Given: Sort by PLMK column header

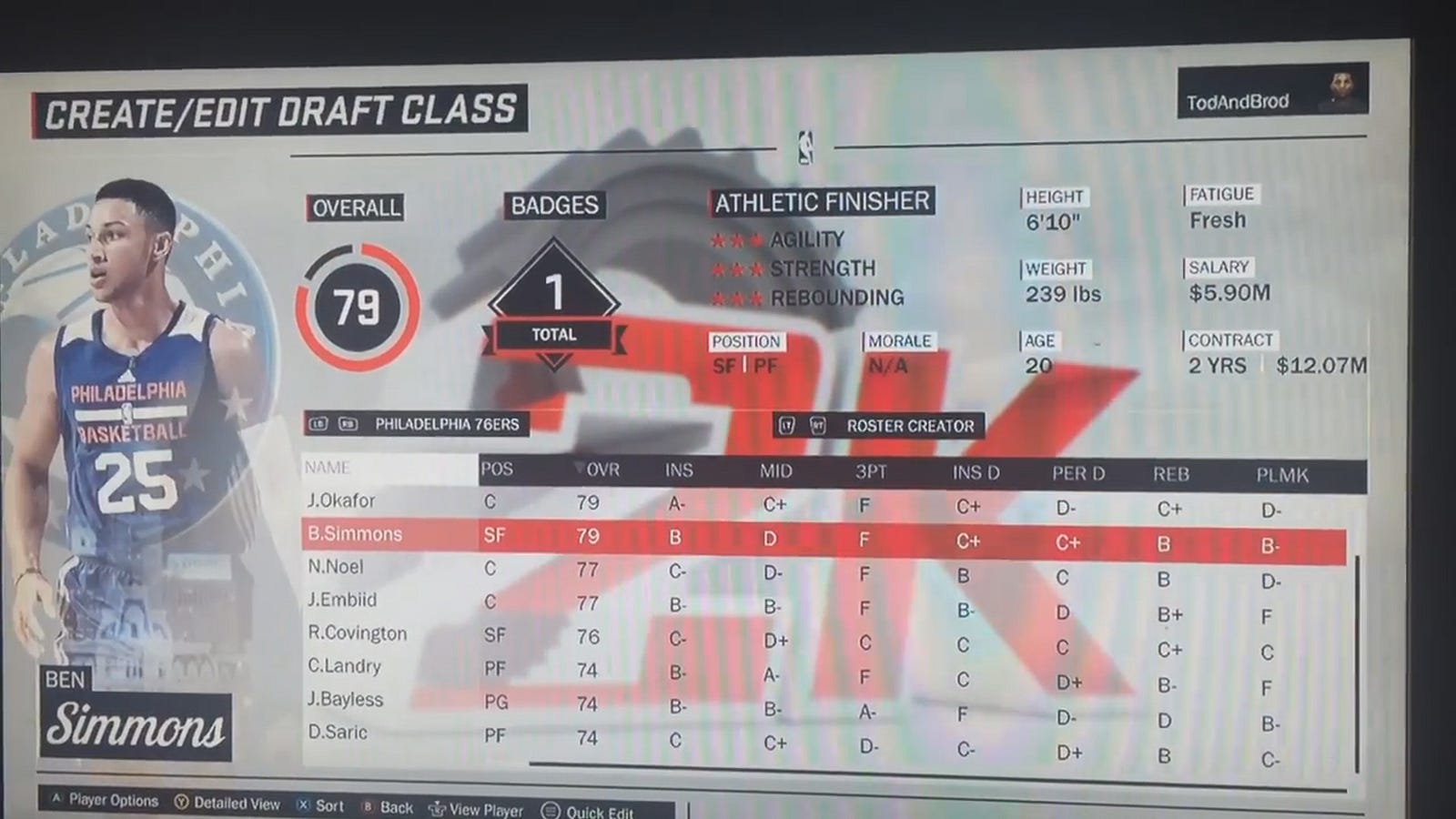Looking at the screenshot, I should point(1282,475).
